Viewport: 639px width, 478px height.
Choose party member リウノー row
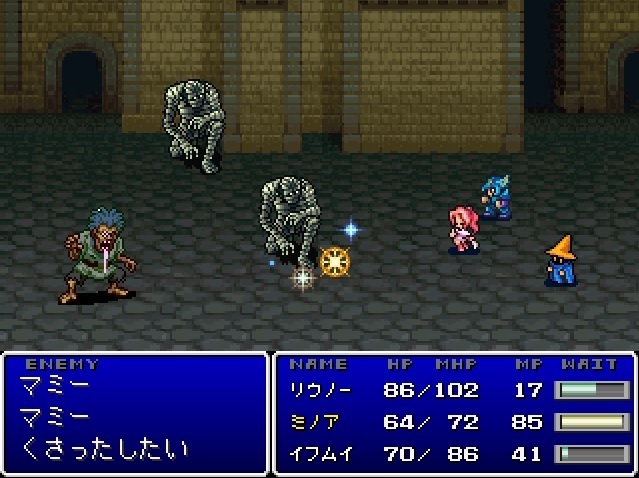click(x=319, y=390)
